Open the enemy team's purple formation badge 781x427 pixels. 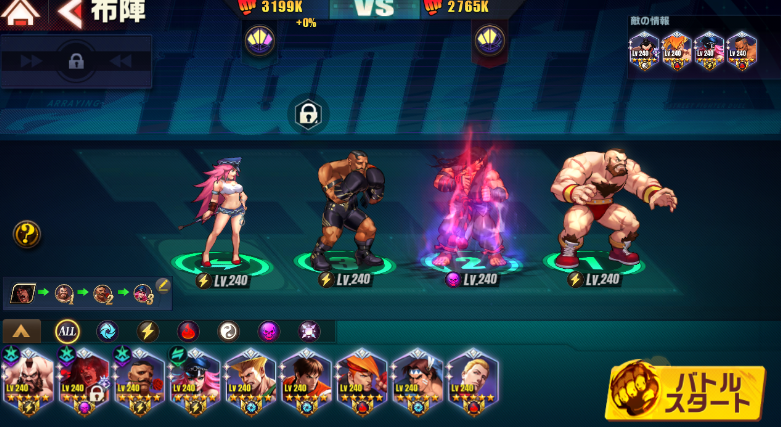click(x=489, y=41)
